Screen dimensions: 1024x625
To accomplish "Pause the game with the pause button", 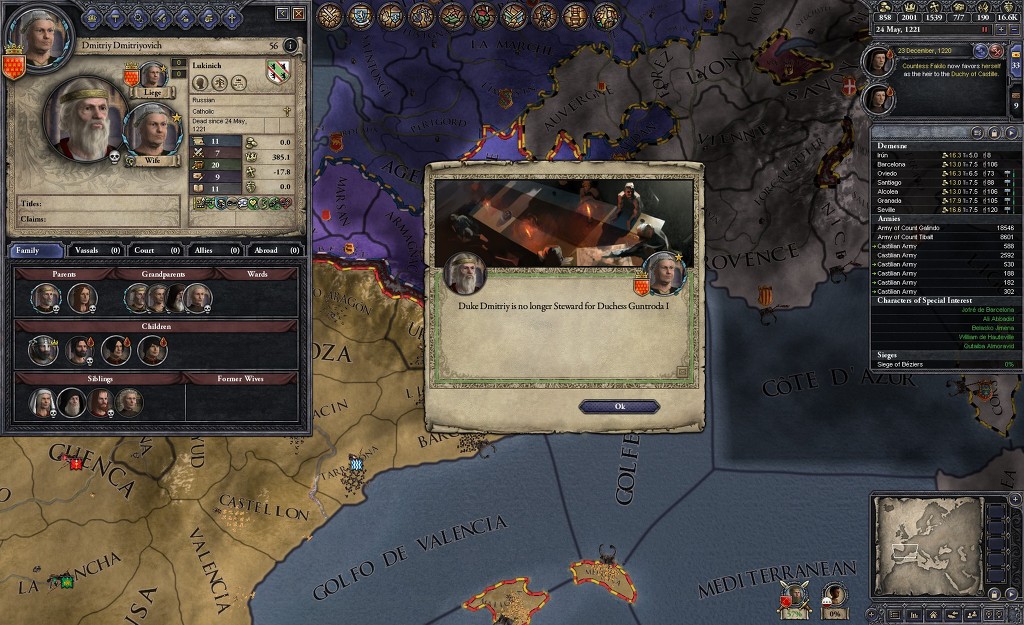I will click(x=985, y=30).
